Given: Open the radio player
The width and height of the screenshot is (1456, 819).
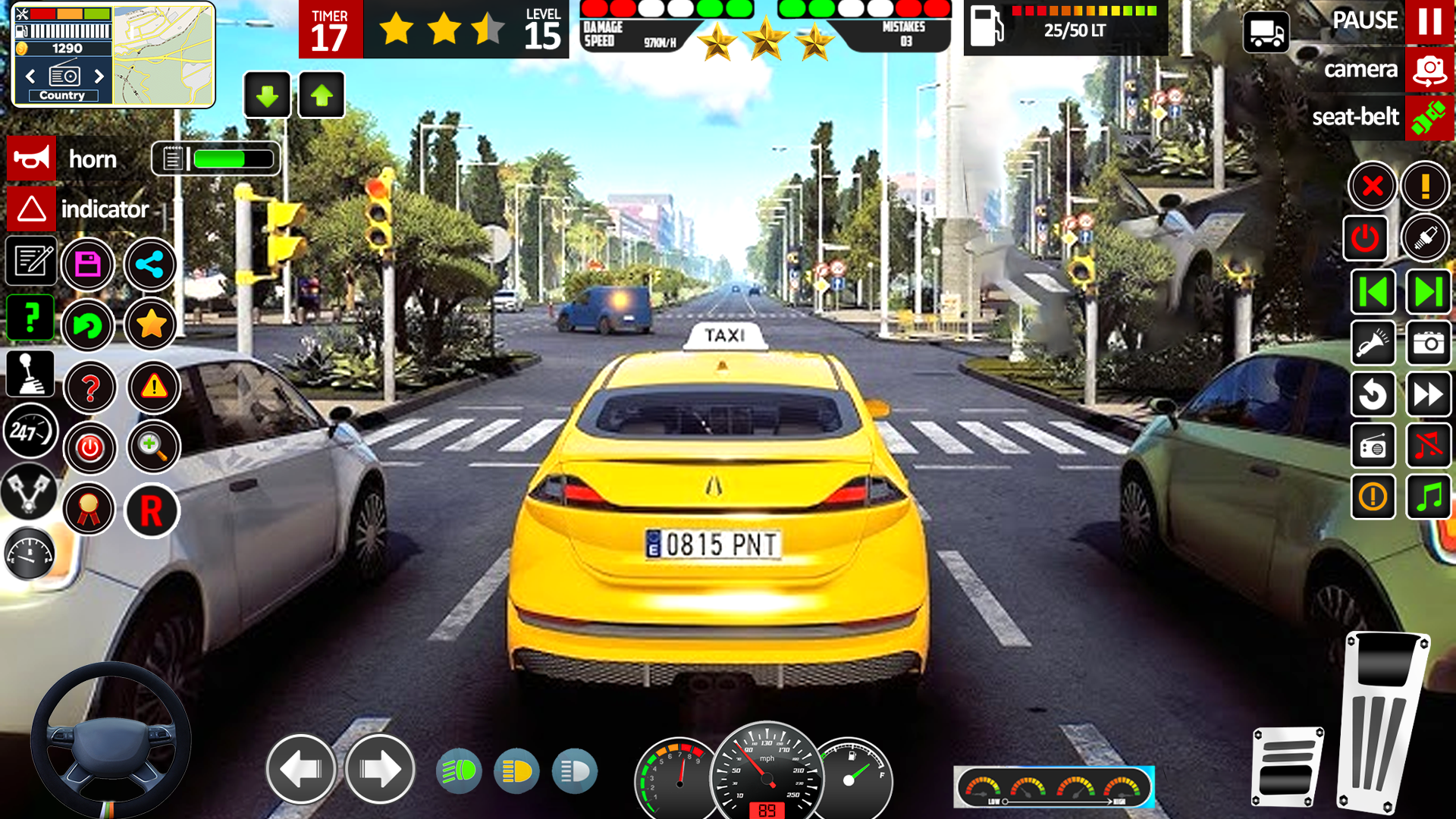Looking at the screenshot, I should (1373, 445).
